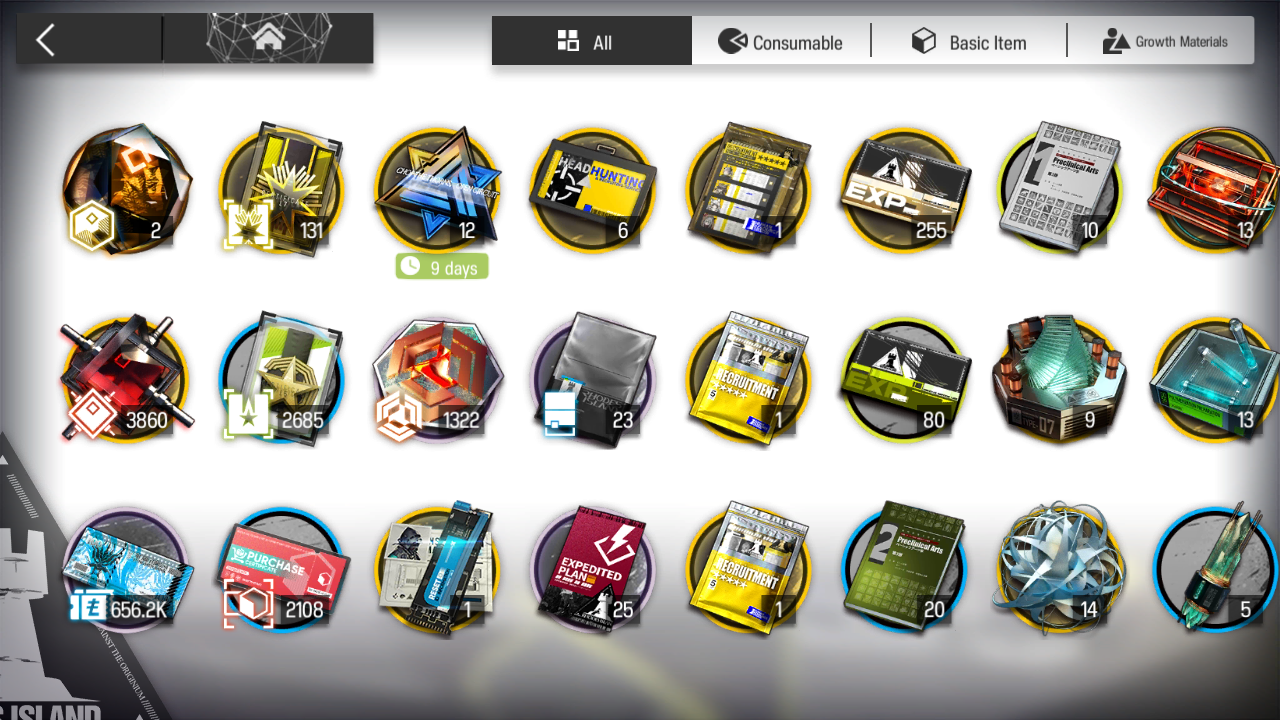
Task: Open the Consumable tab
Action: click(x=781, y=42)
